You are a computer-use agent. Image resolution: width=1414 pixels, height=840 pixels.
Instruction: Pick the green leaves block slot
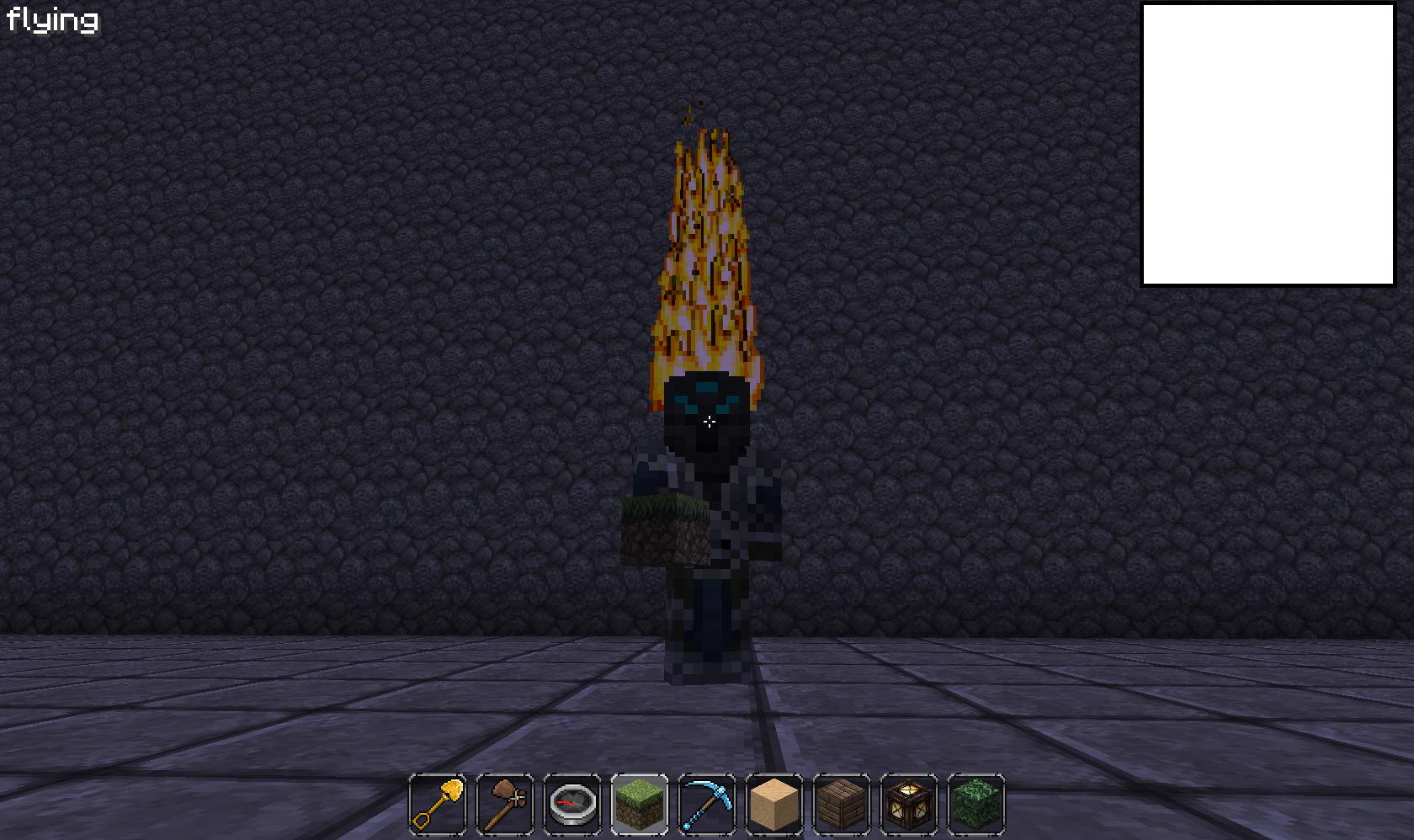pyautogui.click(x=976, y=804)
